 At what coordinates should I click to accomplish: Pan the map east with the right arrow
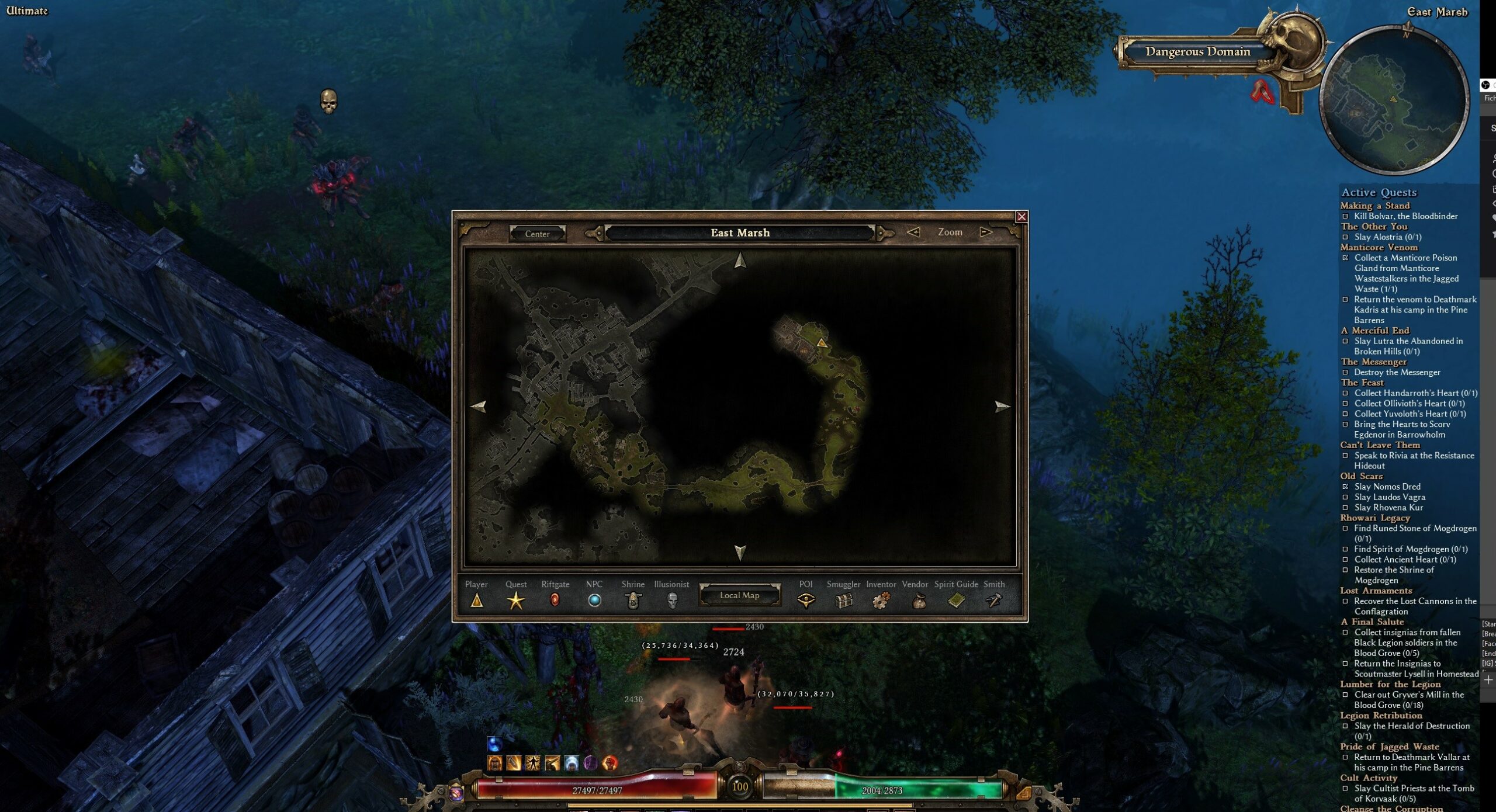point(1002,406)
